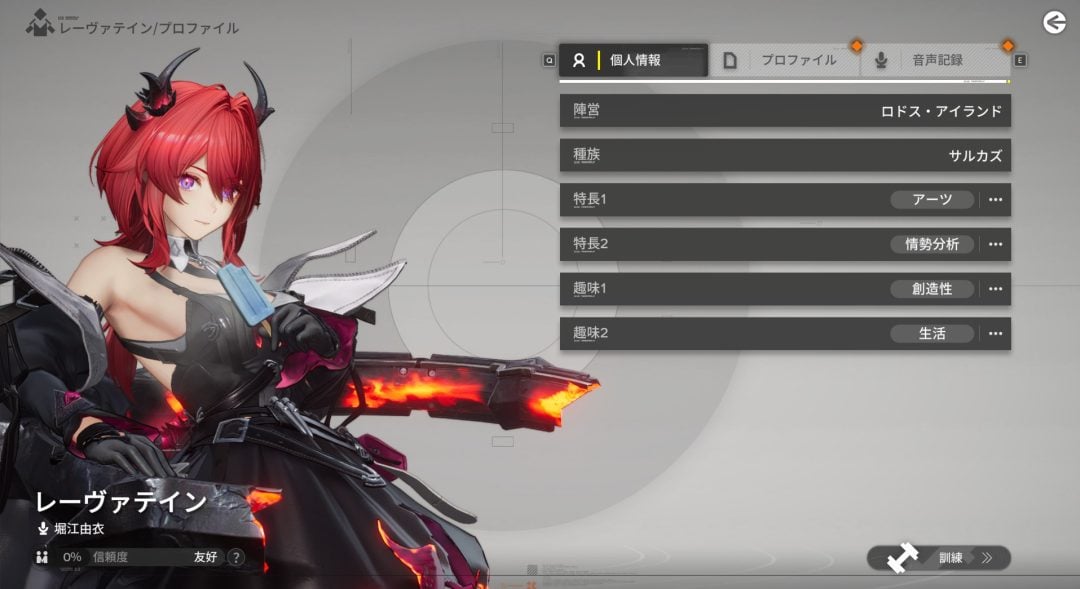Open the 信頼度 help question mark

236,557
